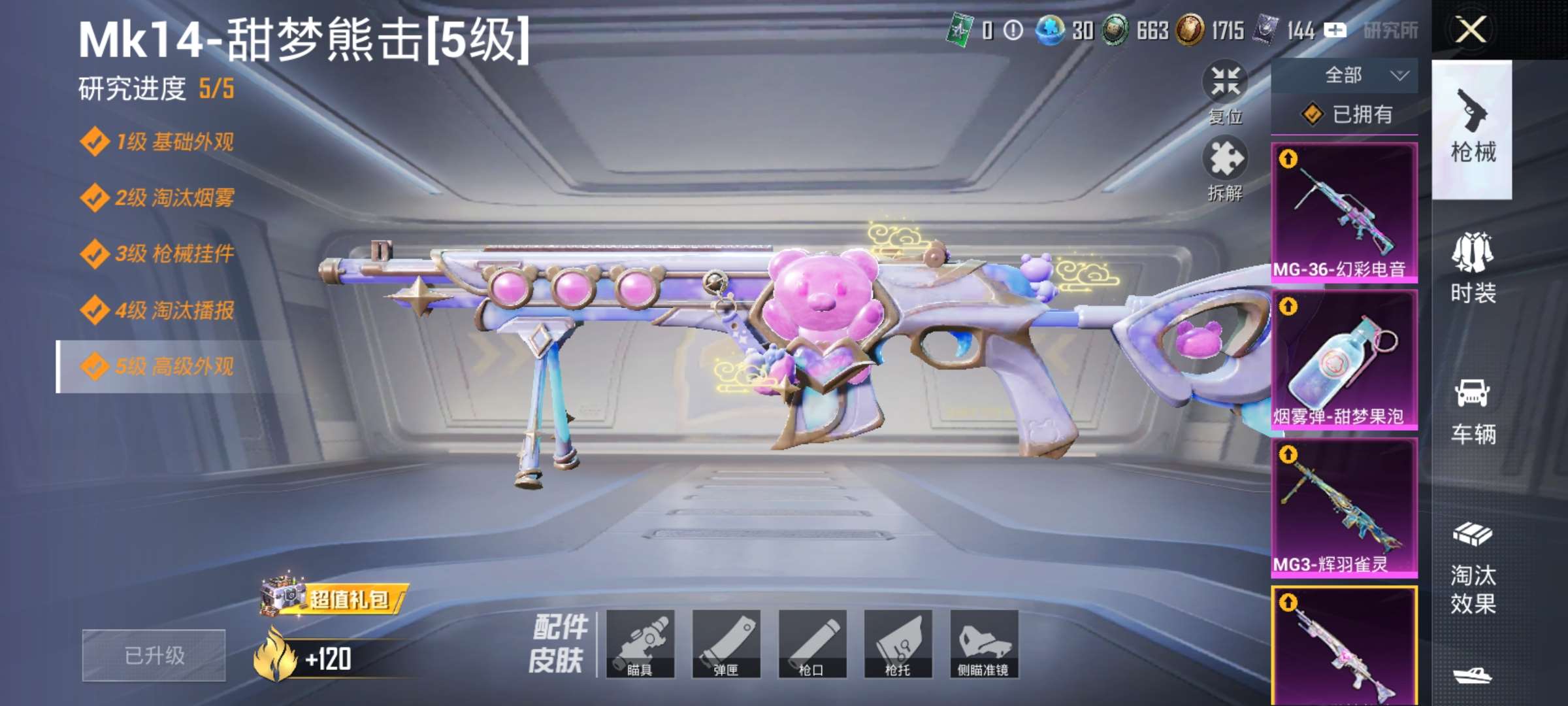Image resolution: width=1568 pixels, height=706 pixels.
Task: Choose the MG3-辉羽雀灵 skin thumbnail
Action: [x=1344, y=507]
